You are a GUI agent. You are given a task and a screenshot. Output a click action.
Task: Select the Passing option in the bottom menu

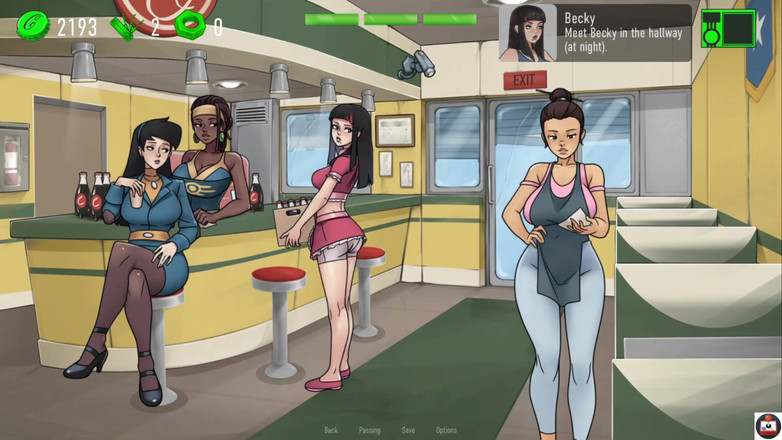pyautogui.click(x=369, y=430)
